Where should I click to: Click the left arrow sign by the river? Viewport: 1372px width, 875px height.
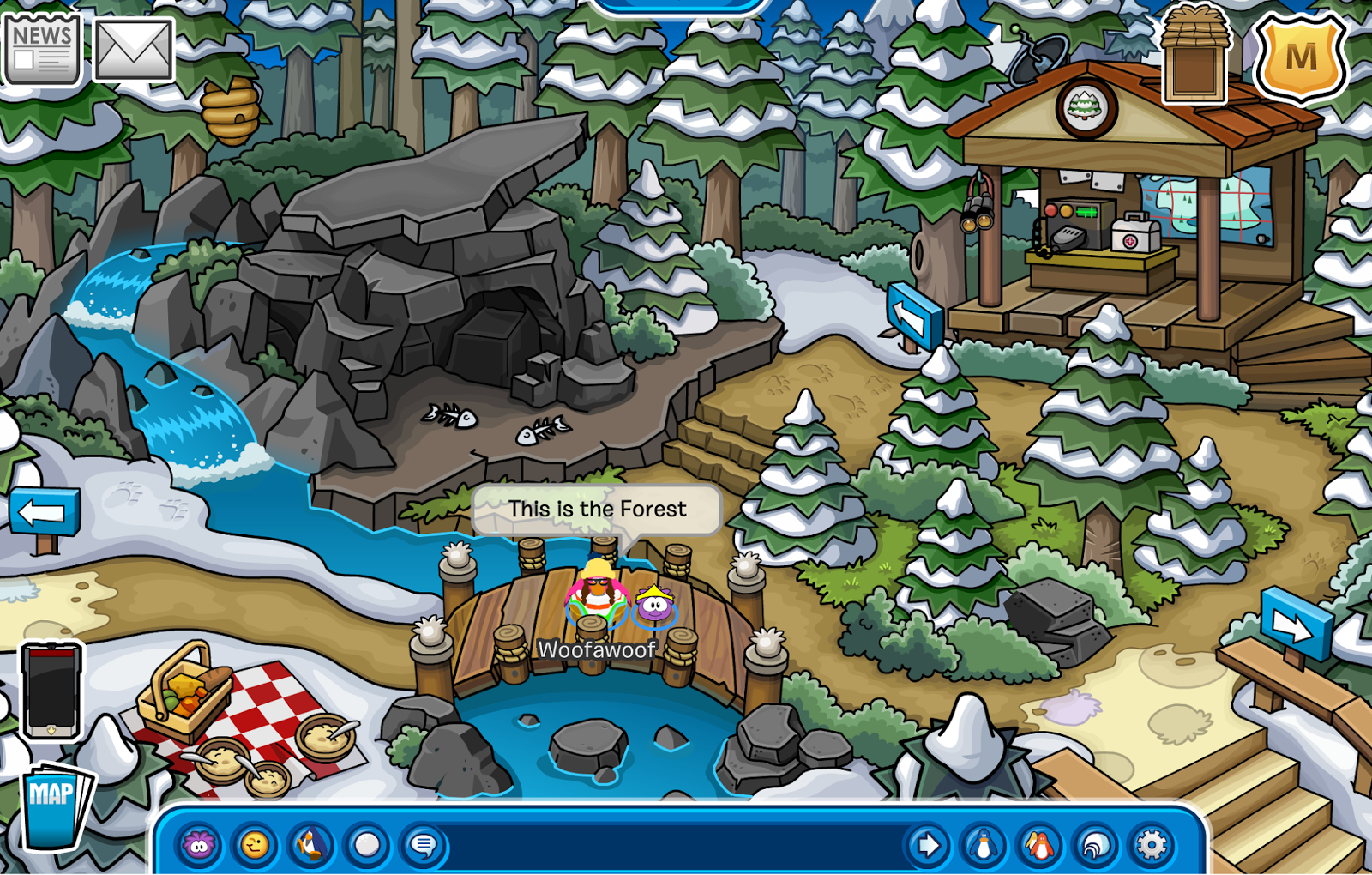[x=43, y=510]
